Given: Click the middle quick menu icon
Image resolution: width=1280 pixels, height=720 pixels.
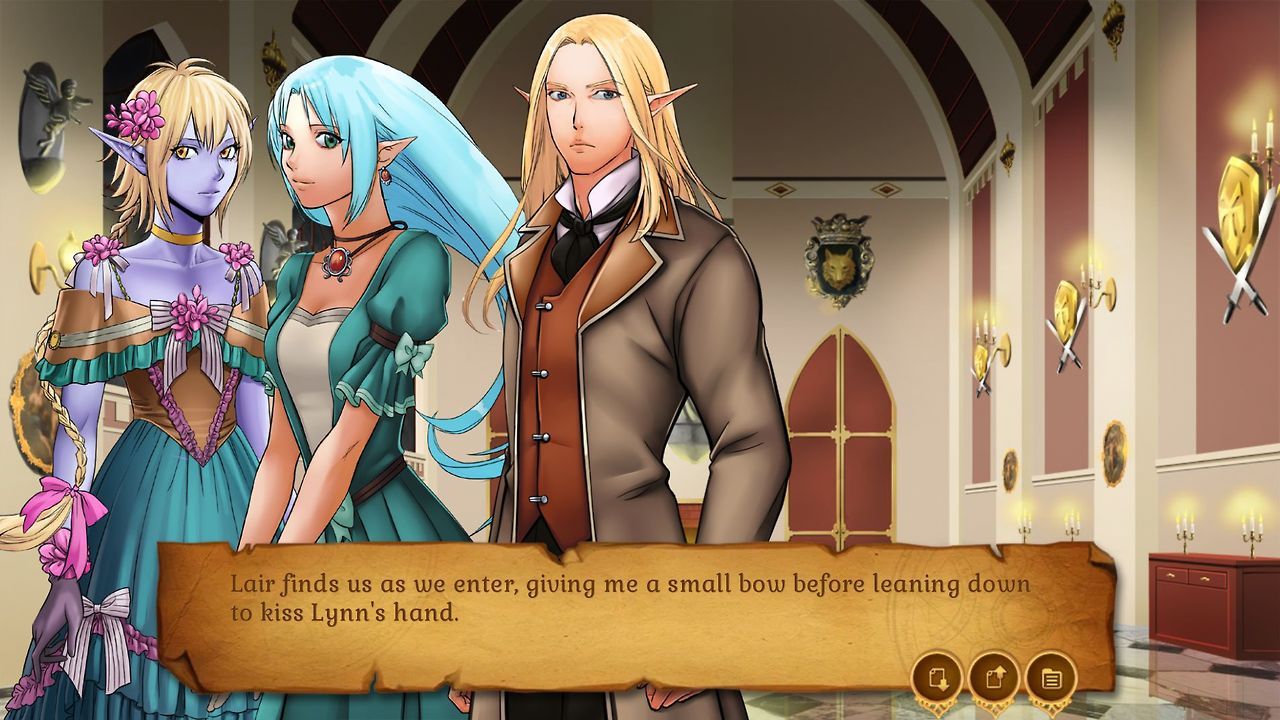Looking at the screenshot, I should point(992,678).
